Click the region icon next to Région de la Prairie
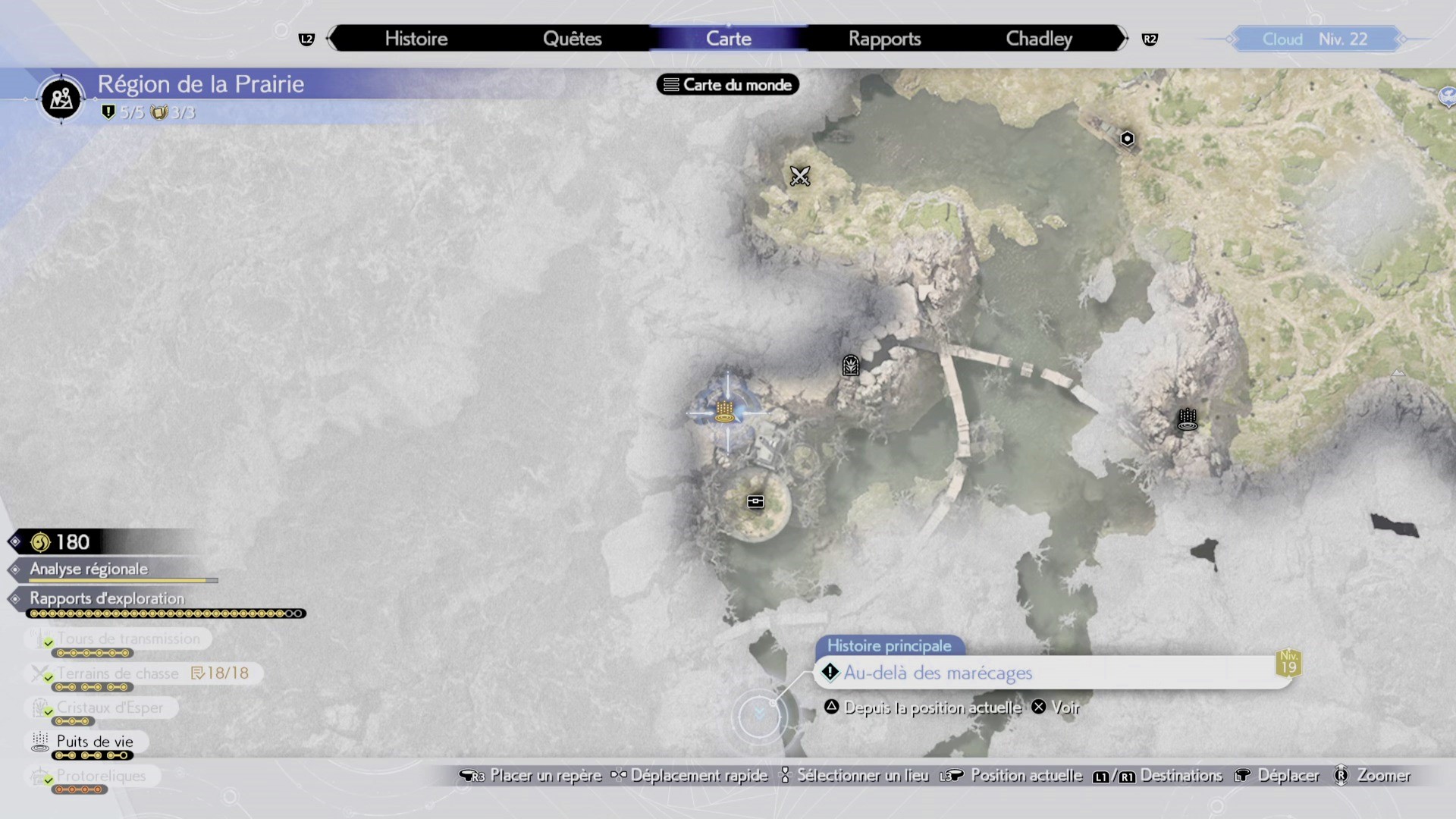 (60, 99)
